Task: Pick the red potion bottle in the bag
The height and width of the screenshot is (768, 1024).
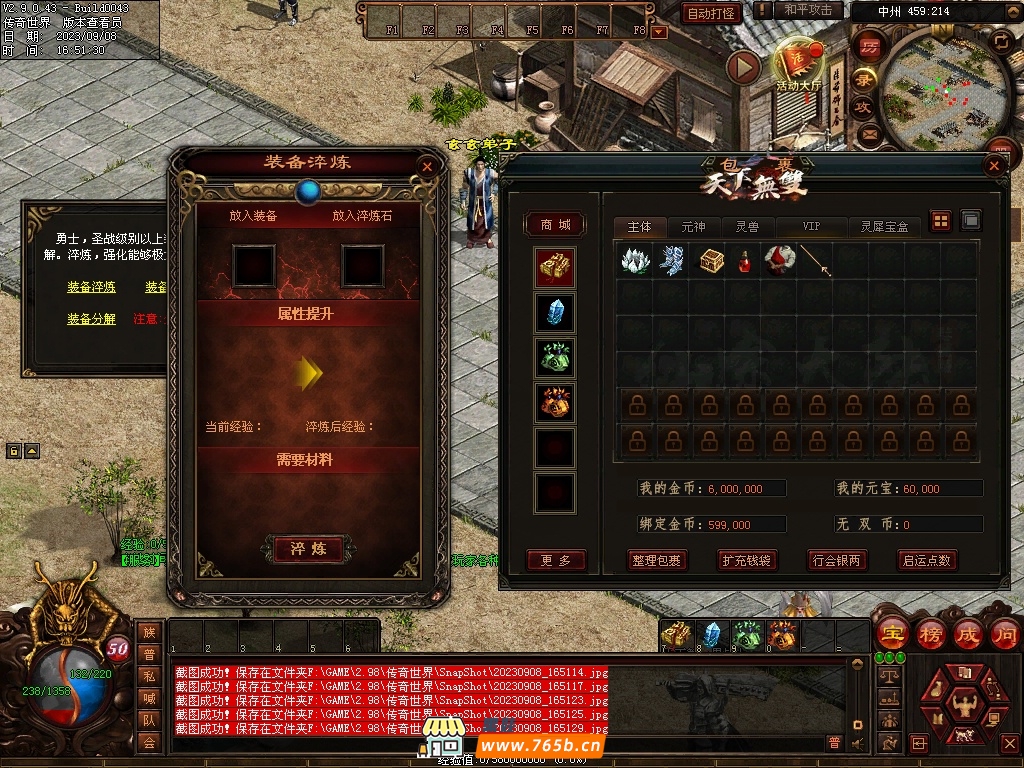Action: point(745,260)
